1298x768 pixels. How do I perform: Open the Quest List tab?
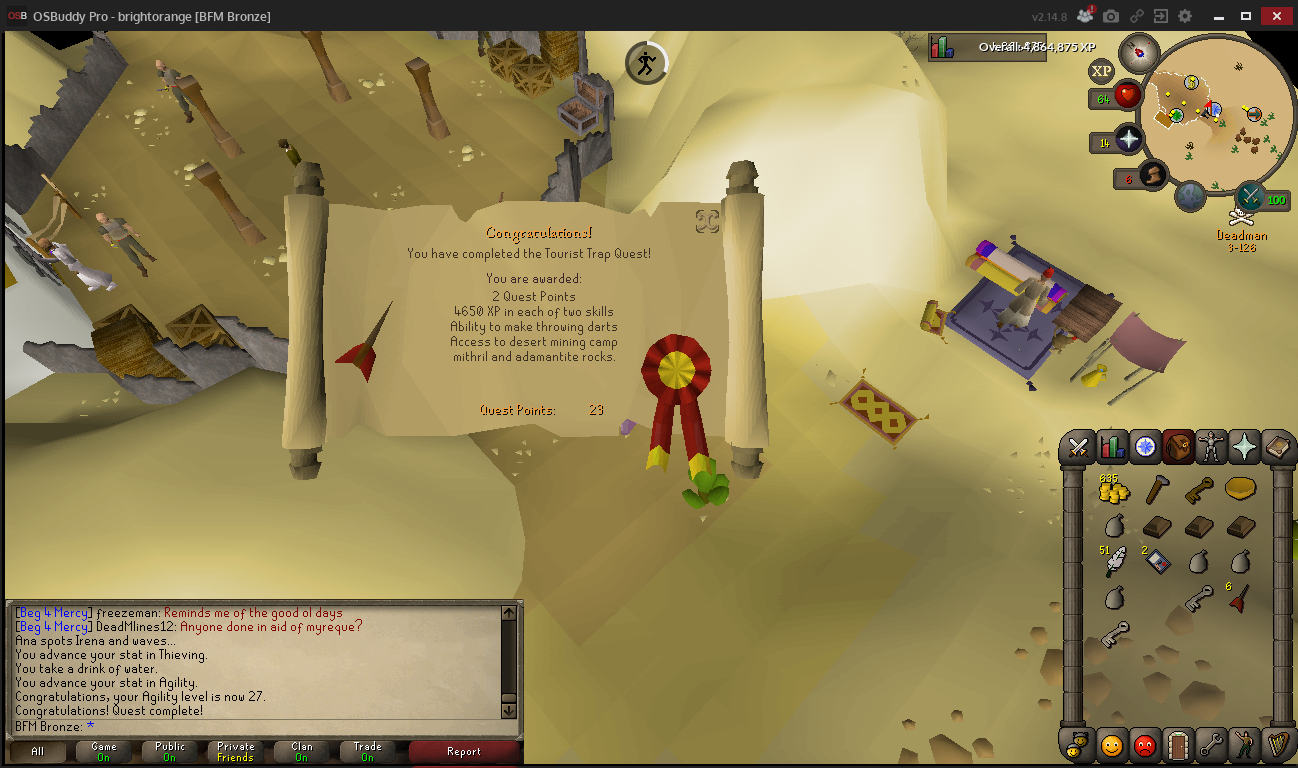(1145, 446)
